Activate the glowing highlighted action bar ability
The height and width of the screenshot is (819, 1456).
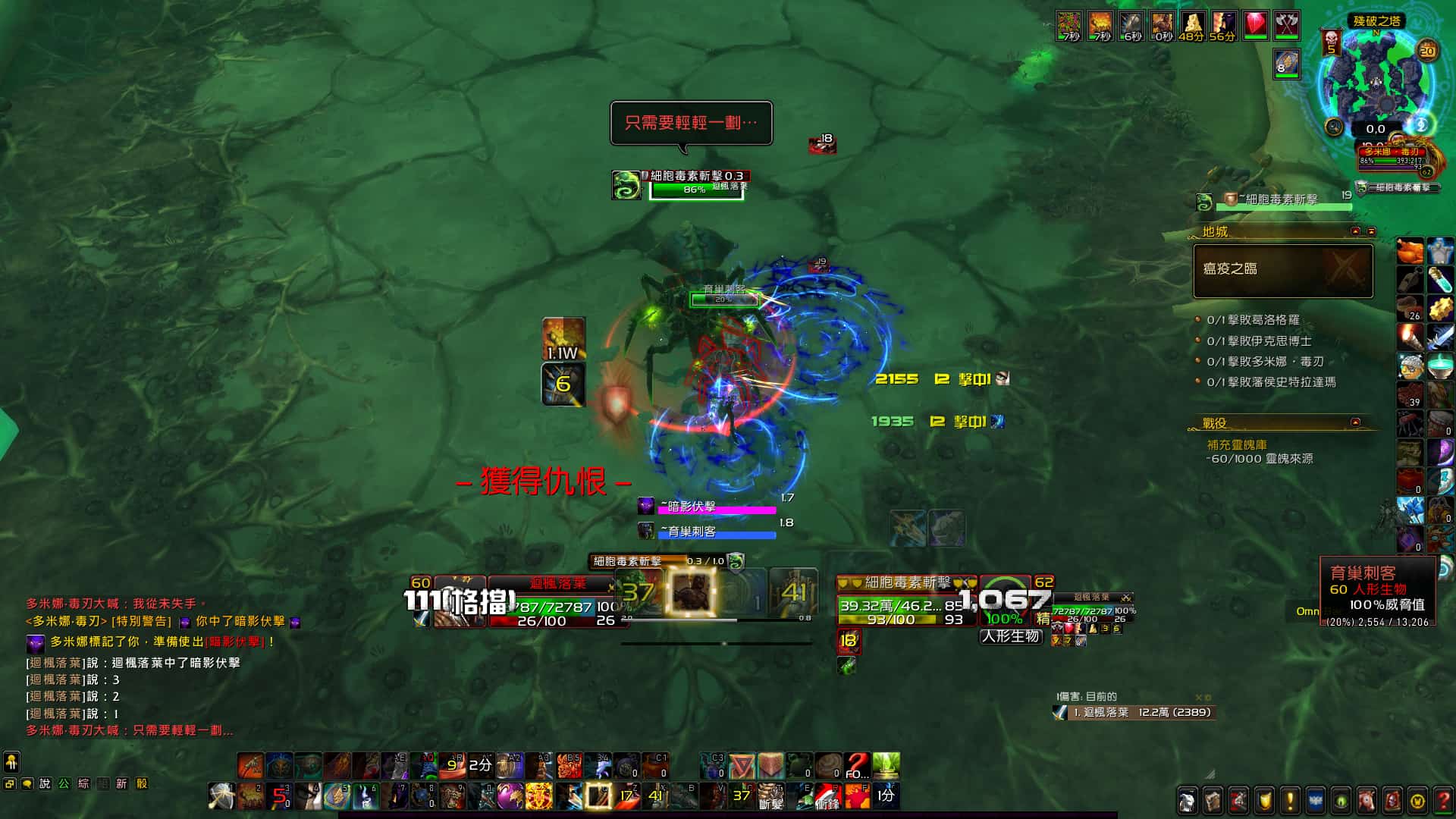coord(598,796)
